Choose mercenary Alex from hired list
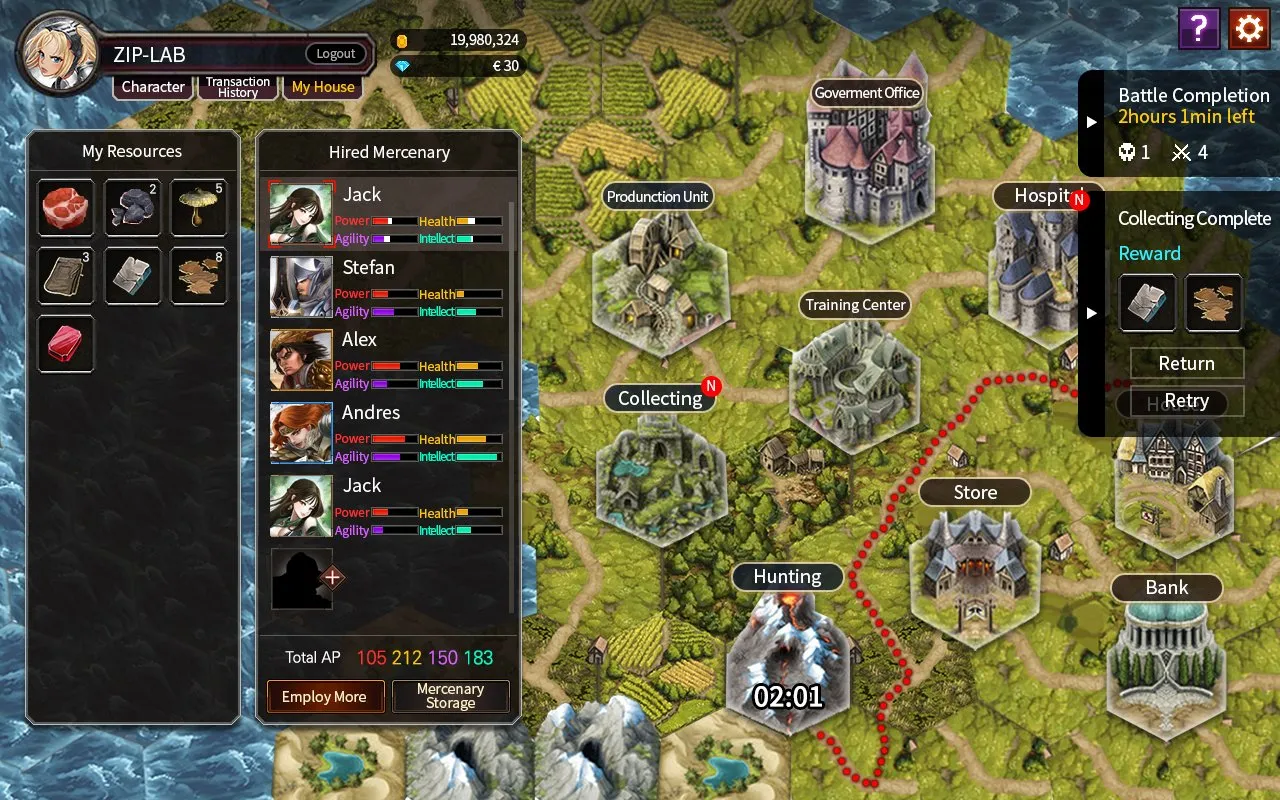1280x800 pixels. point(388,360)
